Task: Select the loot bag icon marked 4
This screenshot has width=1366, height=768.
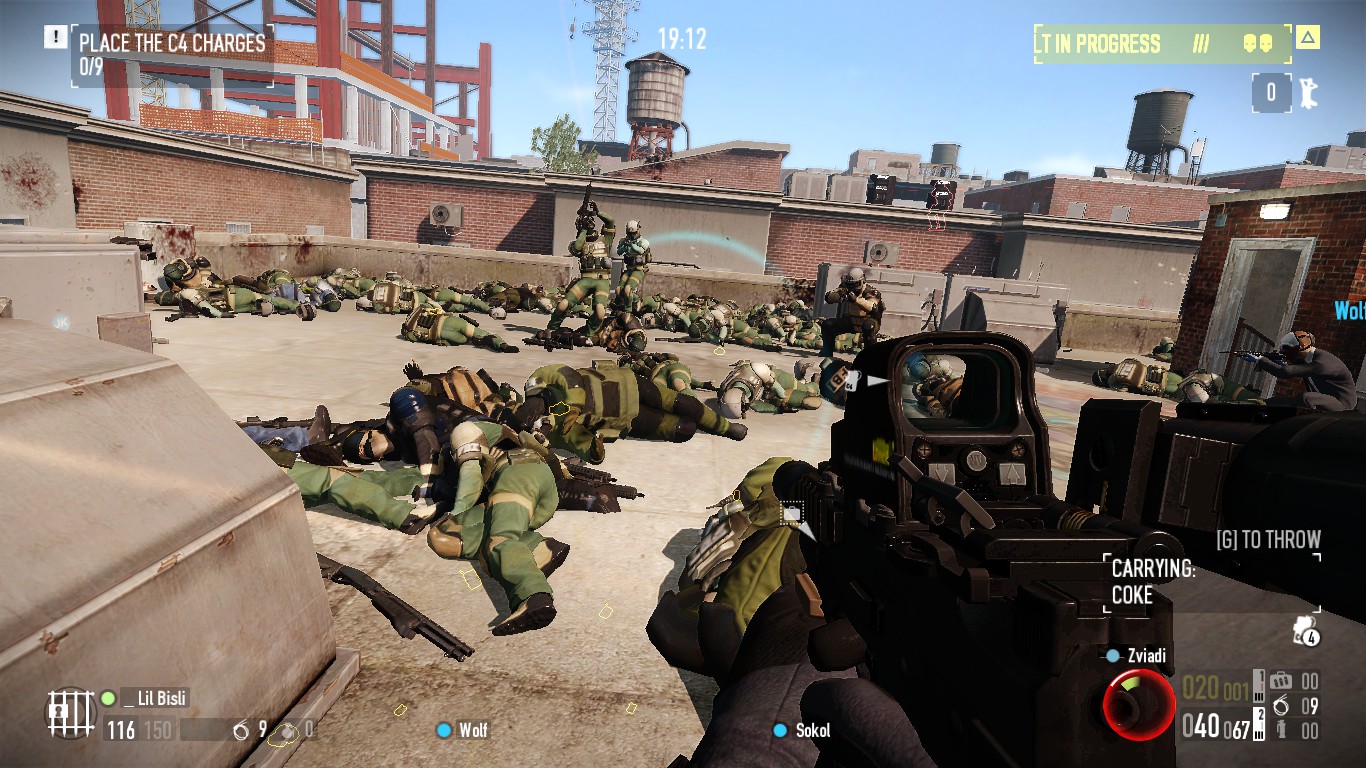Action: coord(1306,631)
